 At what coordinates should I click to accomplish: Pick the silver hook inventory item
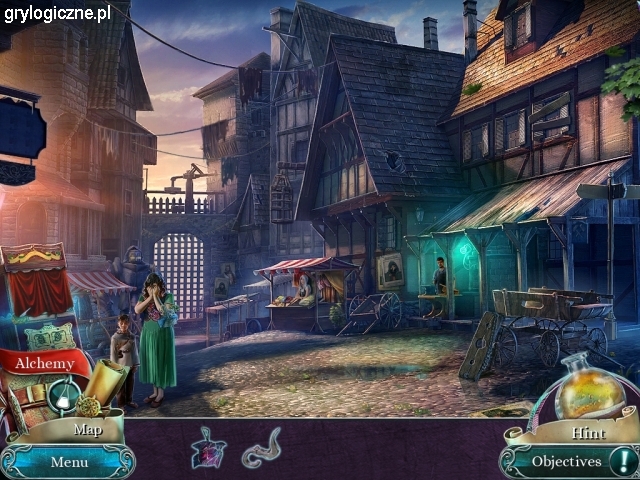261,447
